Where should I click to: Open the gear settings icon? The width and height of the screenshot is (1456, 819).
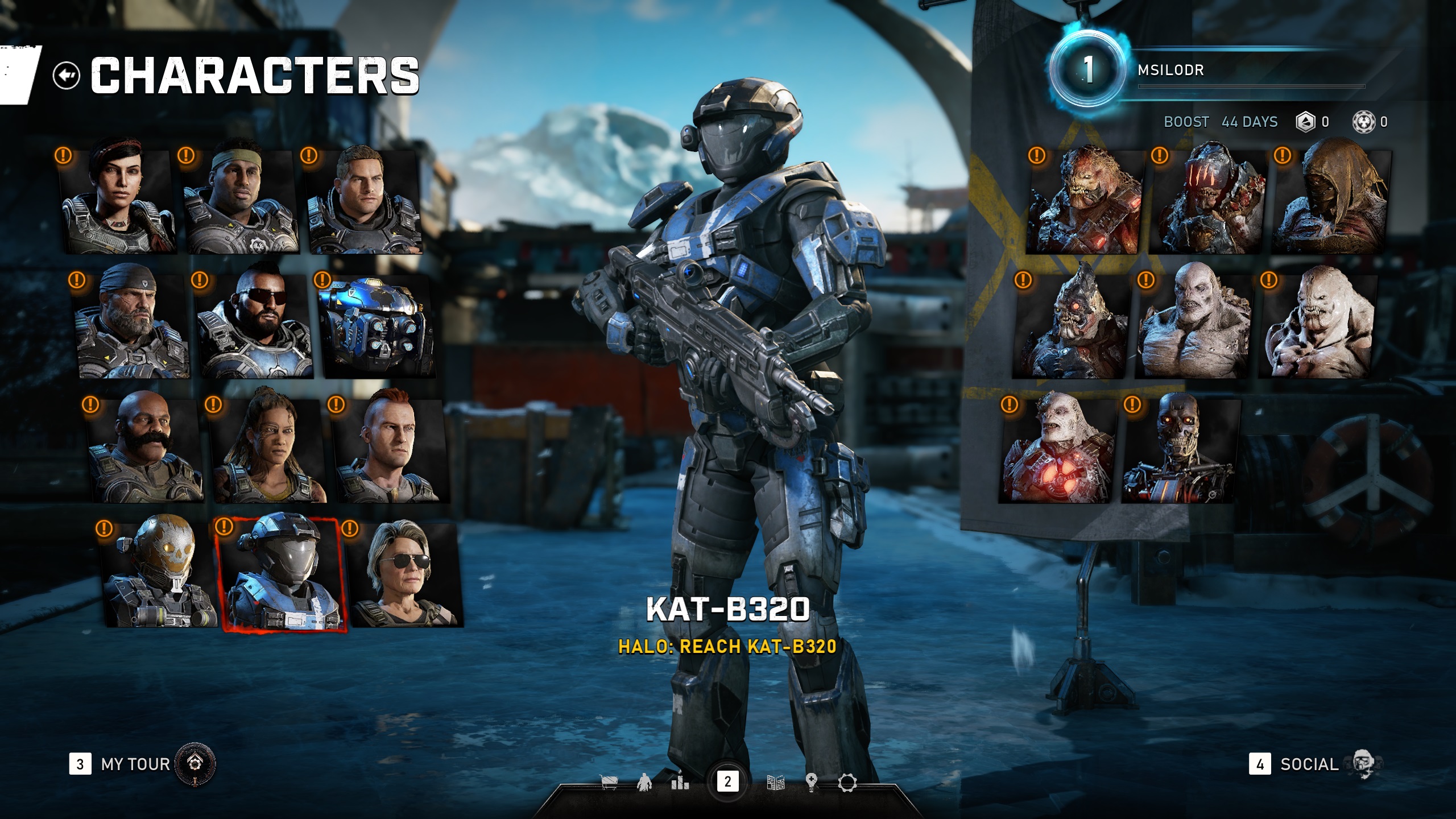tap(847, 783)
